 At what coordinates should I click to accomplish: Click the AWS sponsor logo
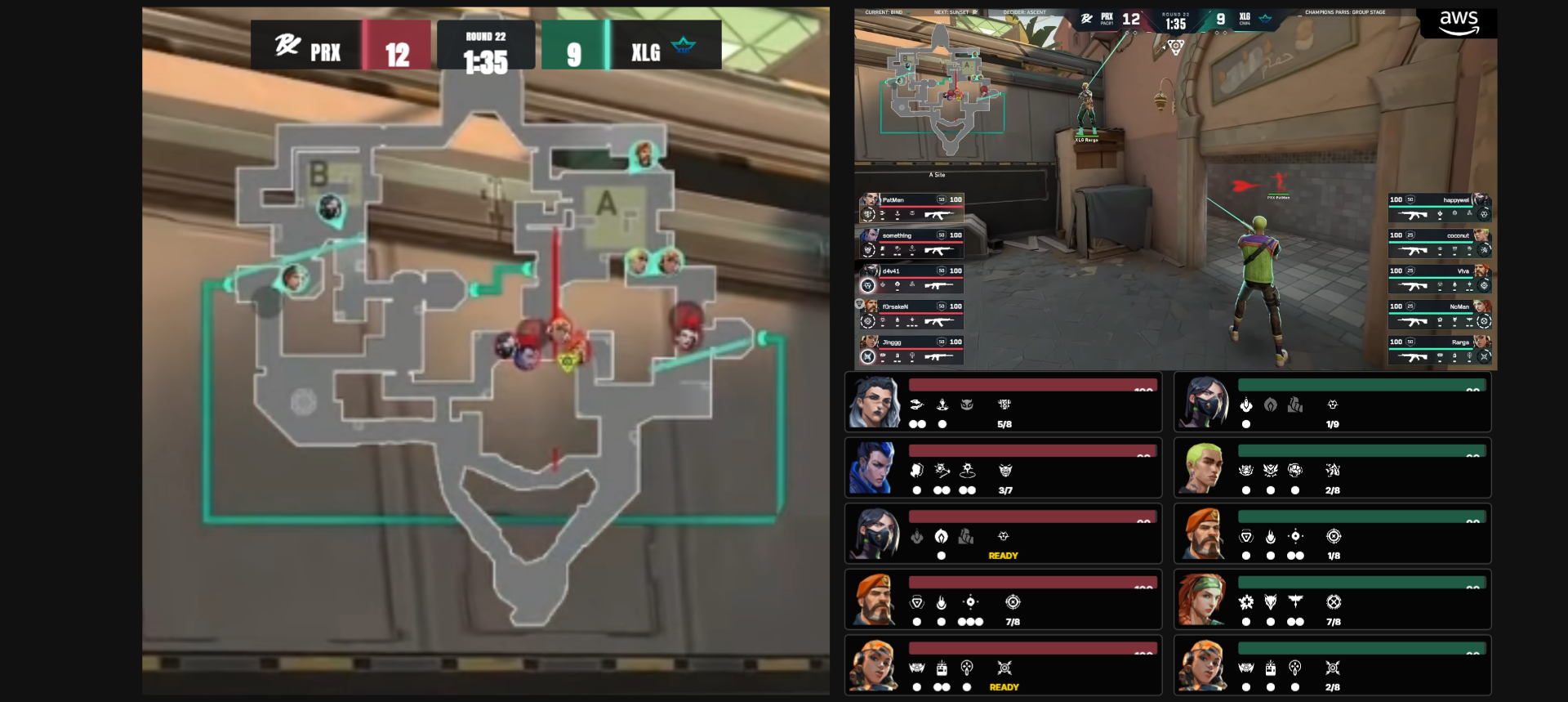(1459, 23)
